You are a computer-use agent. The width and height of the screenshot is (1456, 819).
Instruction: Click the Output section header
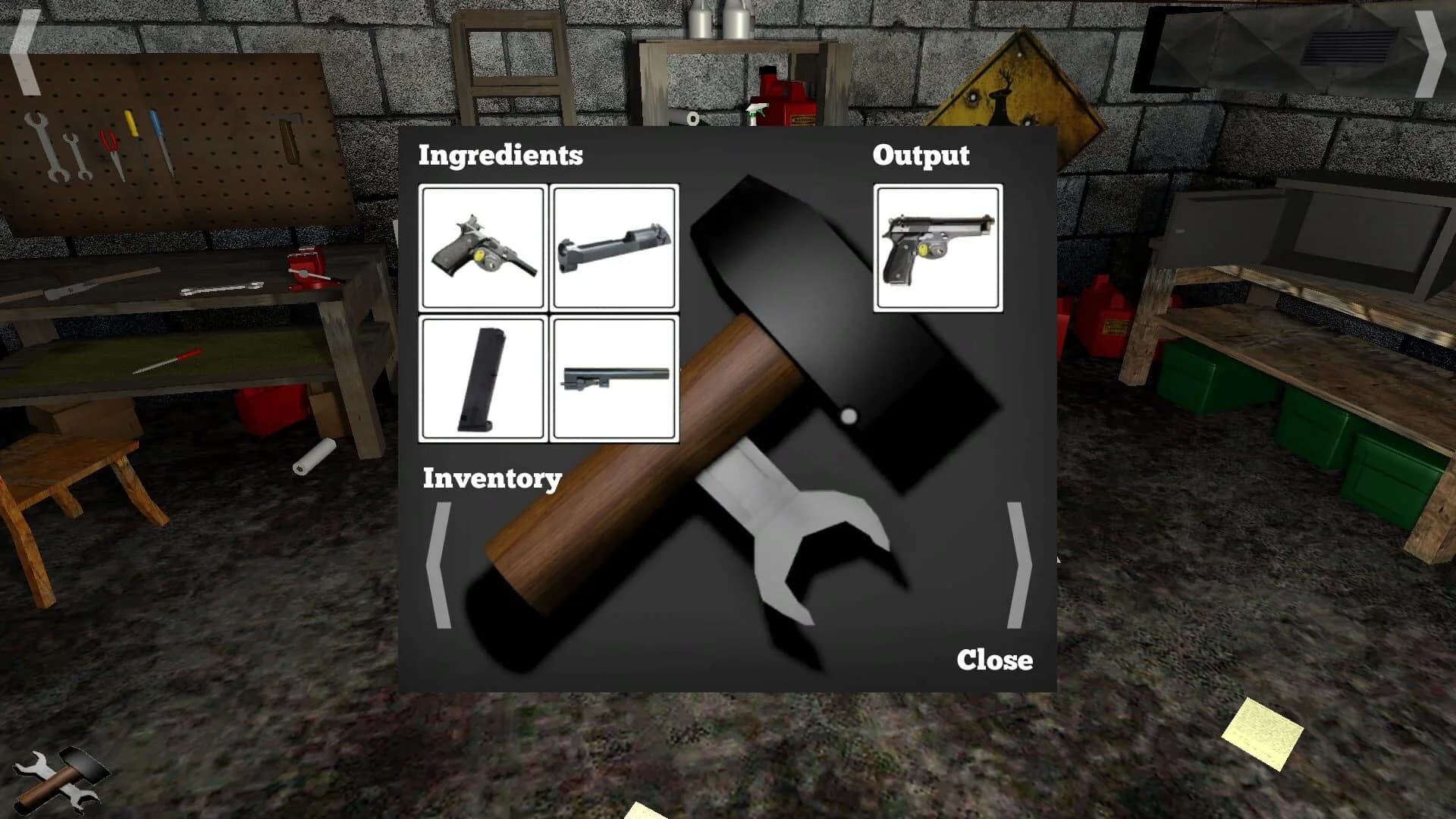click(921, 155)
